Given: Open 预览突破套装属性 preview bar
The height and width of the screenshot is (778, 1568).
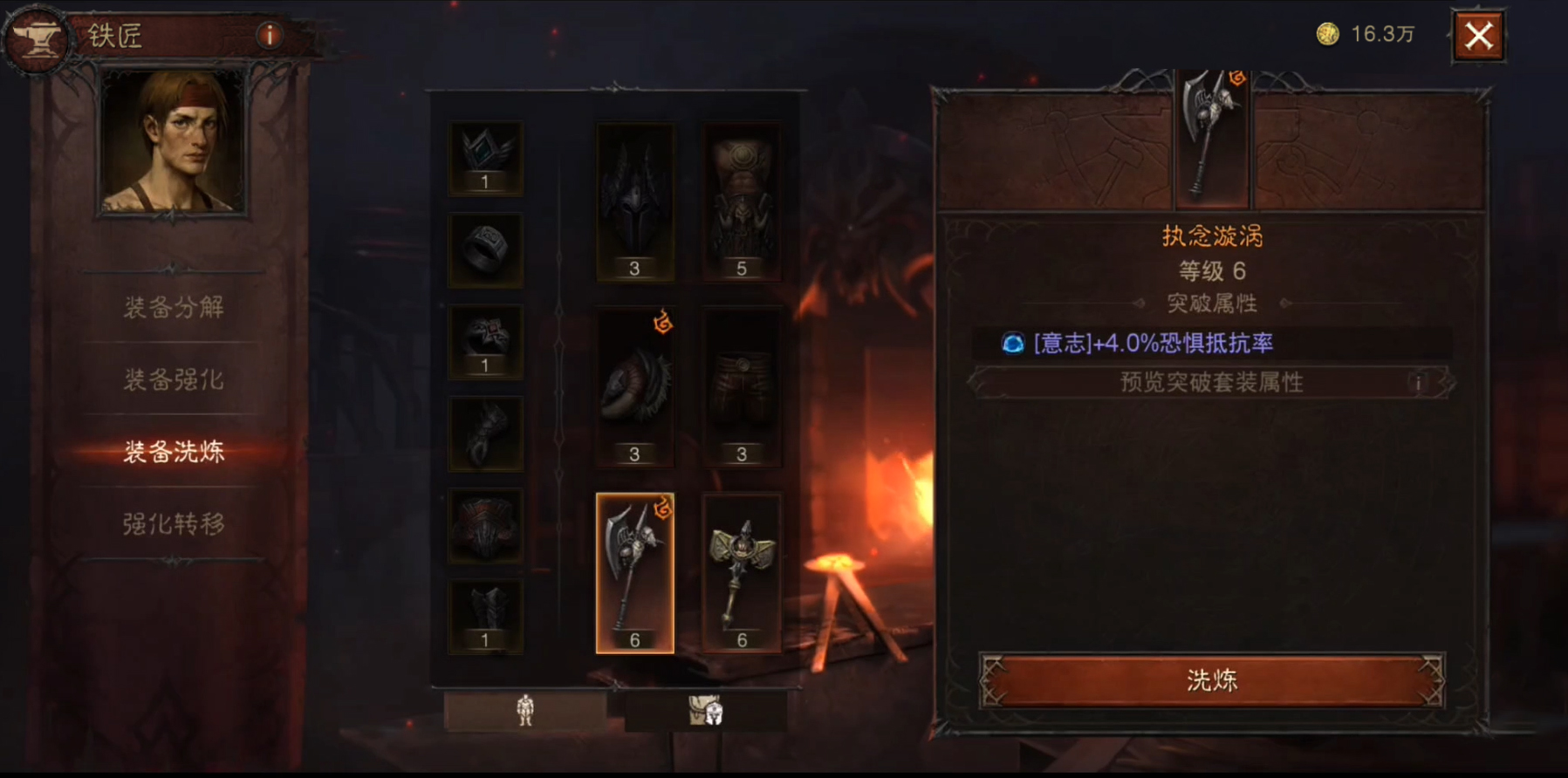Looking at the screenshot, I should [1211, 382].
